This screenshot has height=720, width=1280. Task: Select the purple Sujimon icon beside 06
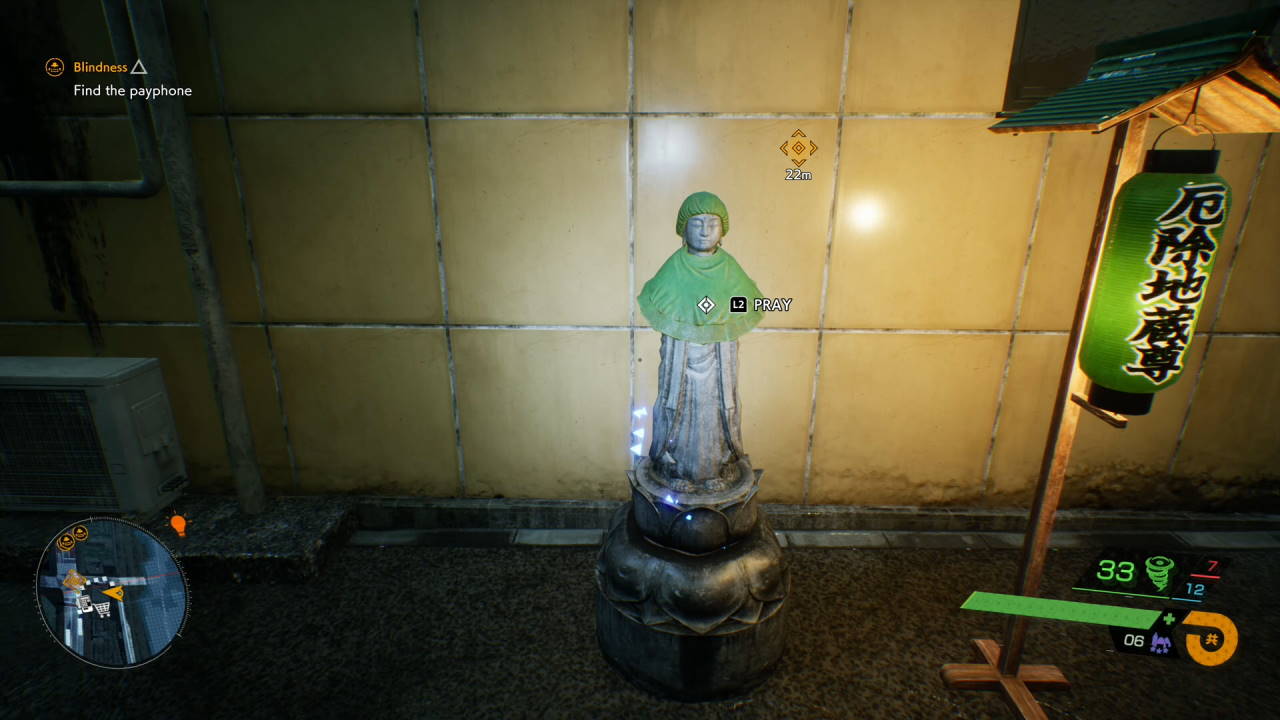click(x=1160, y=643)
